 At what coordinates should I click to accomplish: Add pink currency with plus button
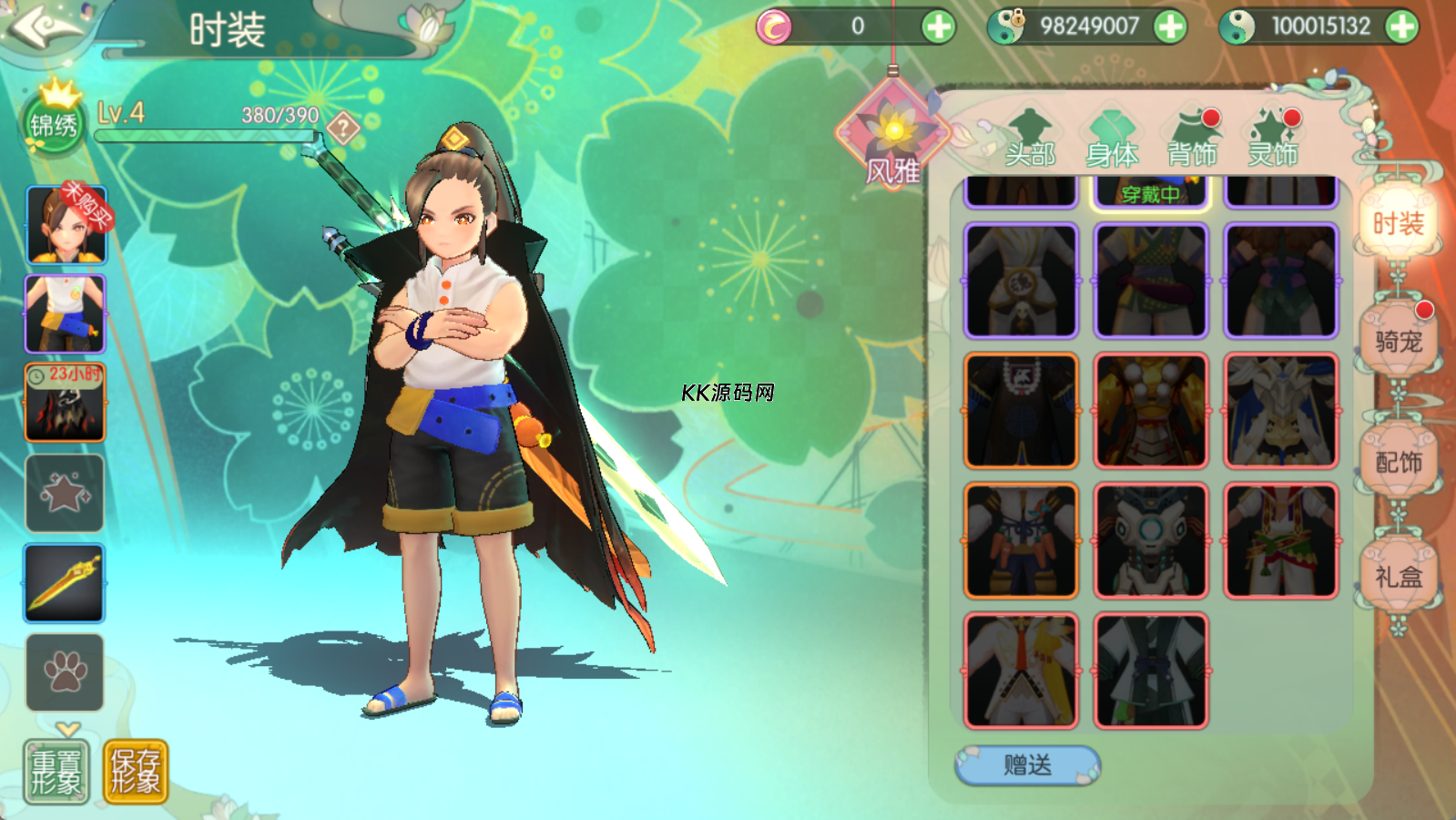(x=938, y=26)
